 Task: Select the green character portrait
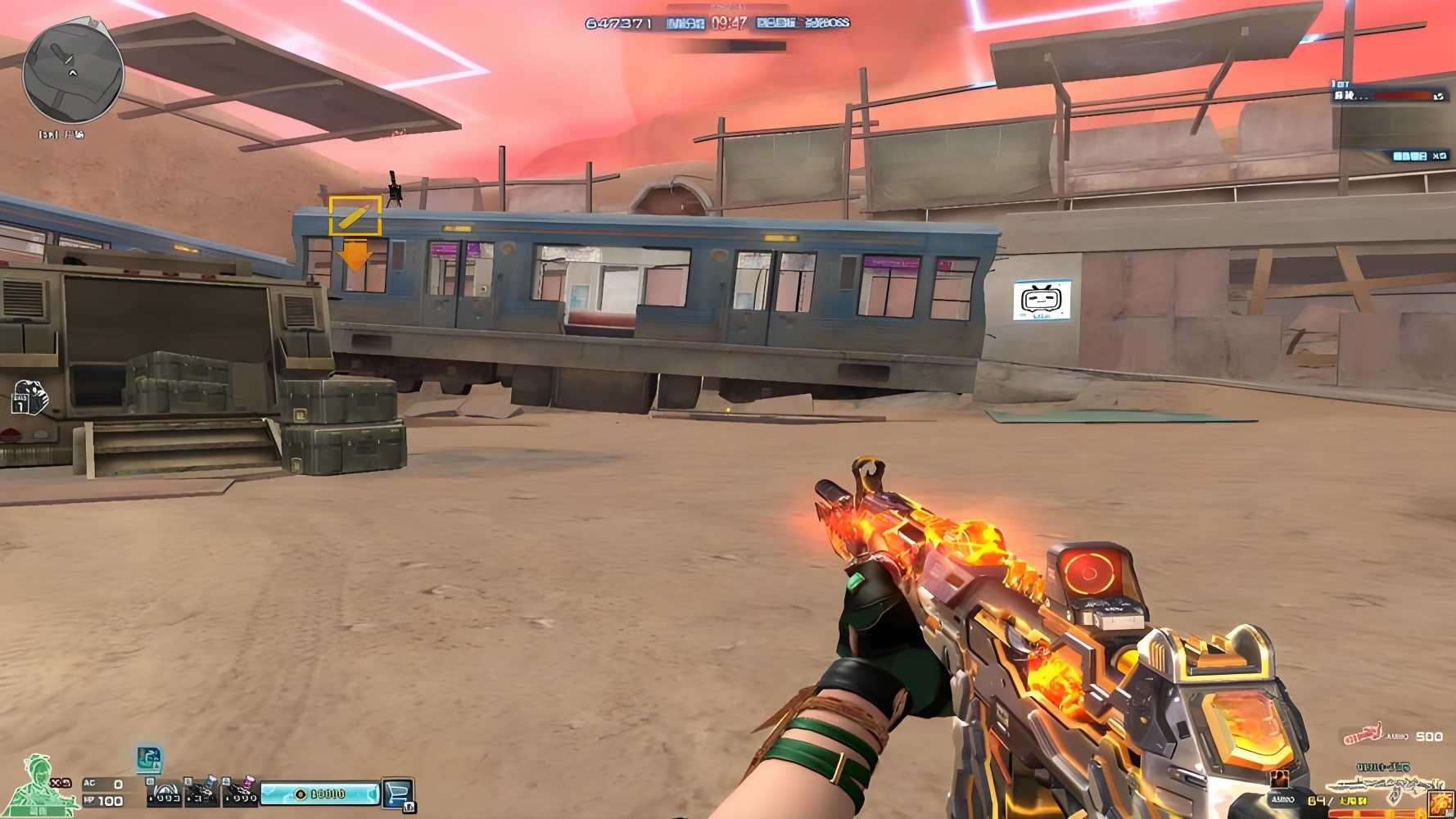click(39, 785)
